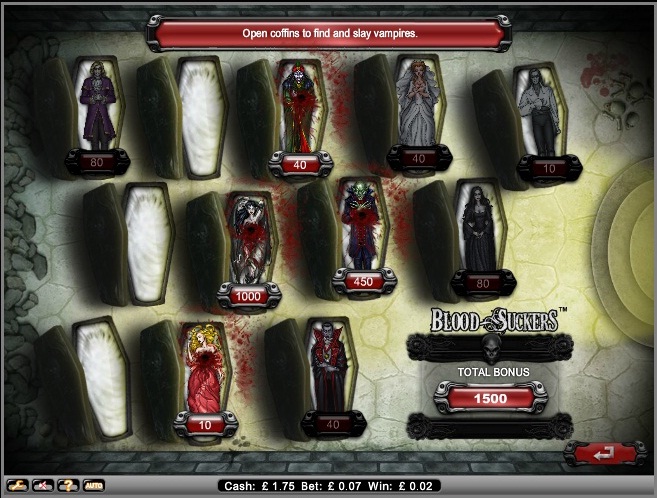
Task: Choose the blonde red-dress vampire coffin
Action: point(200,372)
